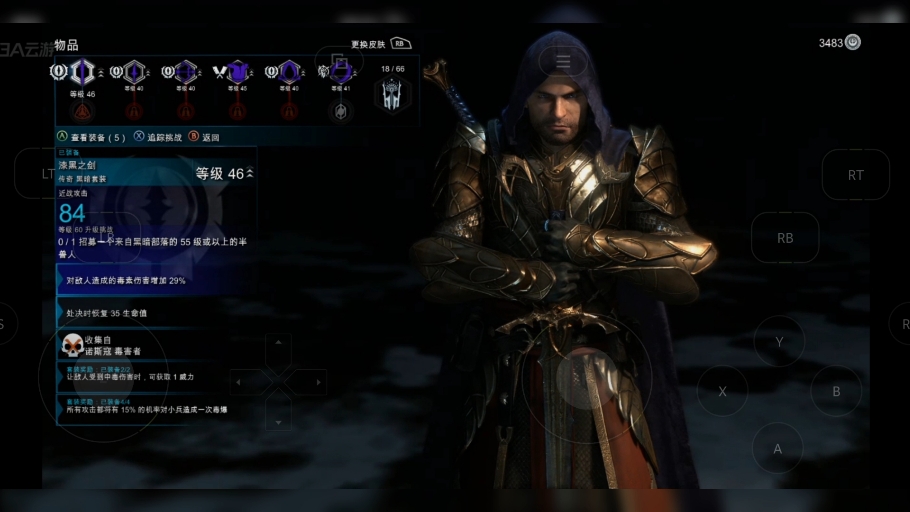Open the gem inventory showing 18/66

(x=392, y=93)
